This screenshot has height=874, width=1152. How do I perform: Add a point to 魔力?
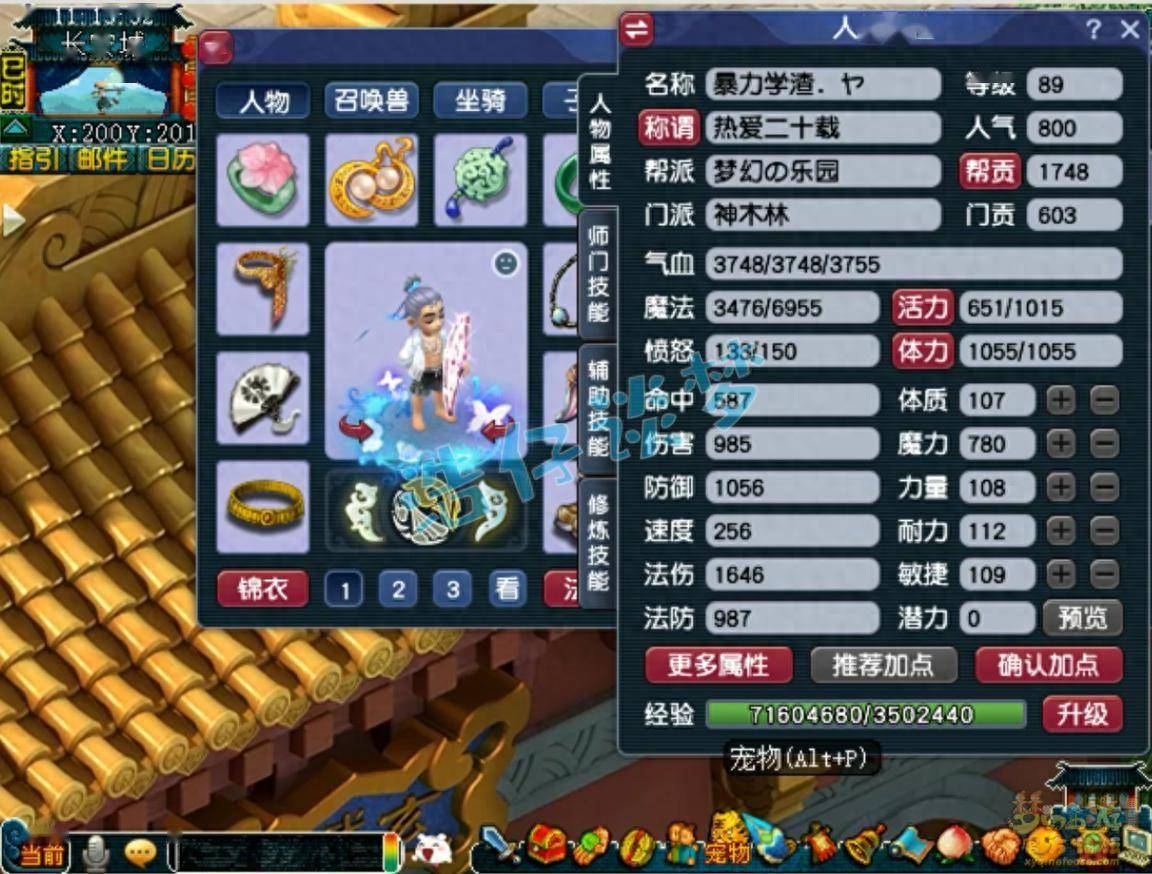tap(1061, 444)
